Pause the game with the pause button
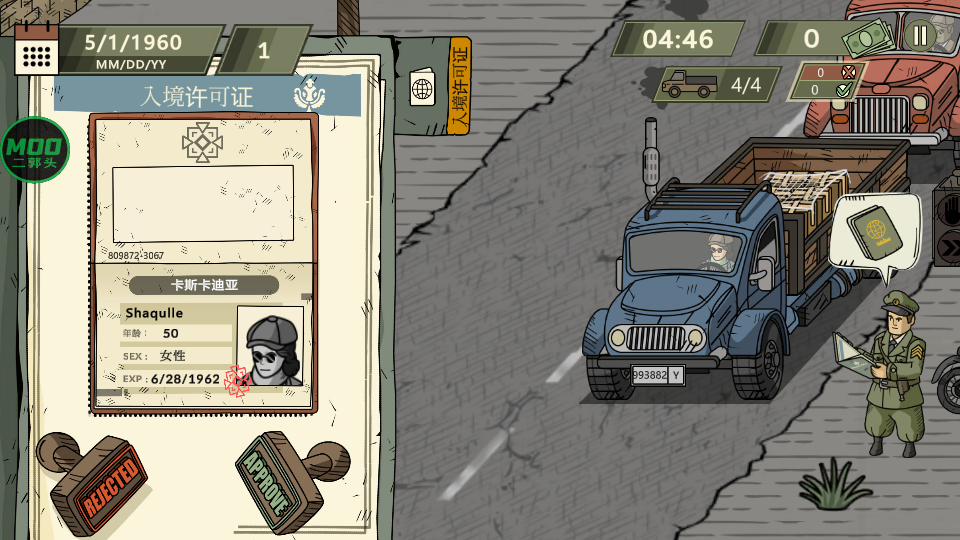Viewport: 960px width, 540px height. (919, 37)
